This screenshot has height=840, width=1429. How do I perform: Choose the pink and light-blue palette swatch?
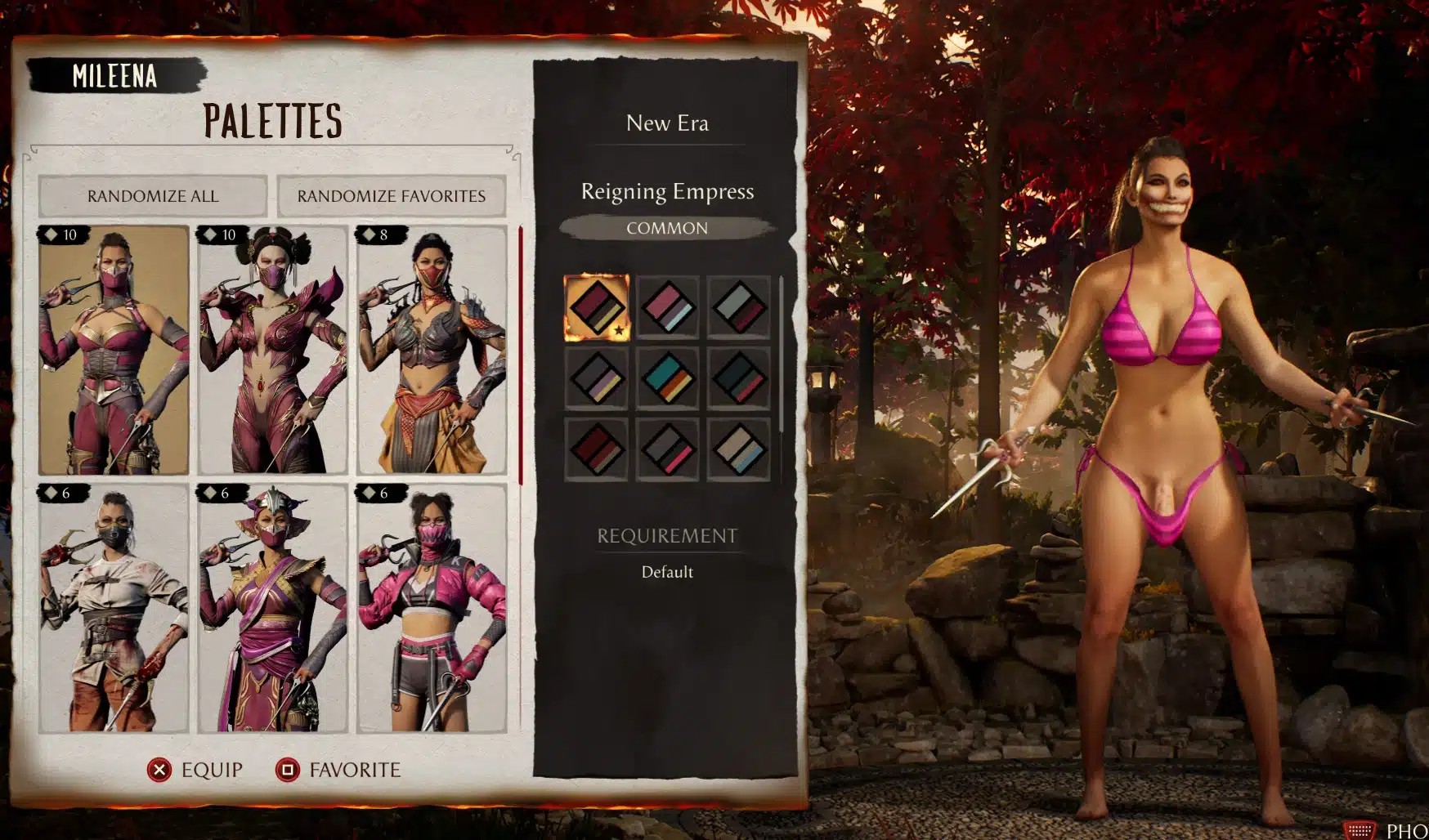pyautogui.click(x=668, y=307)
